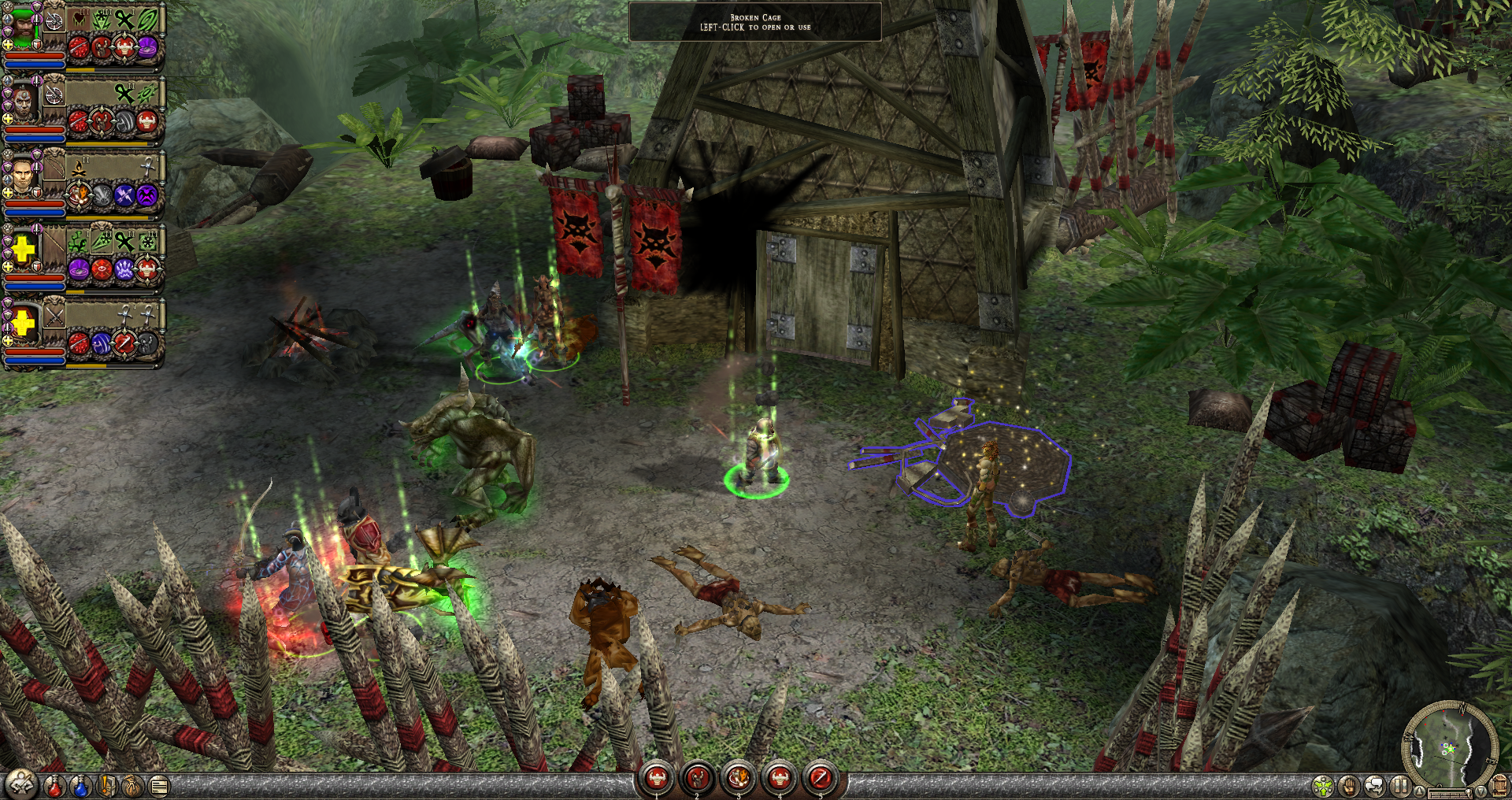This screenshot has height=800, width=1512.
Task: Select the face-painted warrior portrait
Action: [x=23, y=101]
